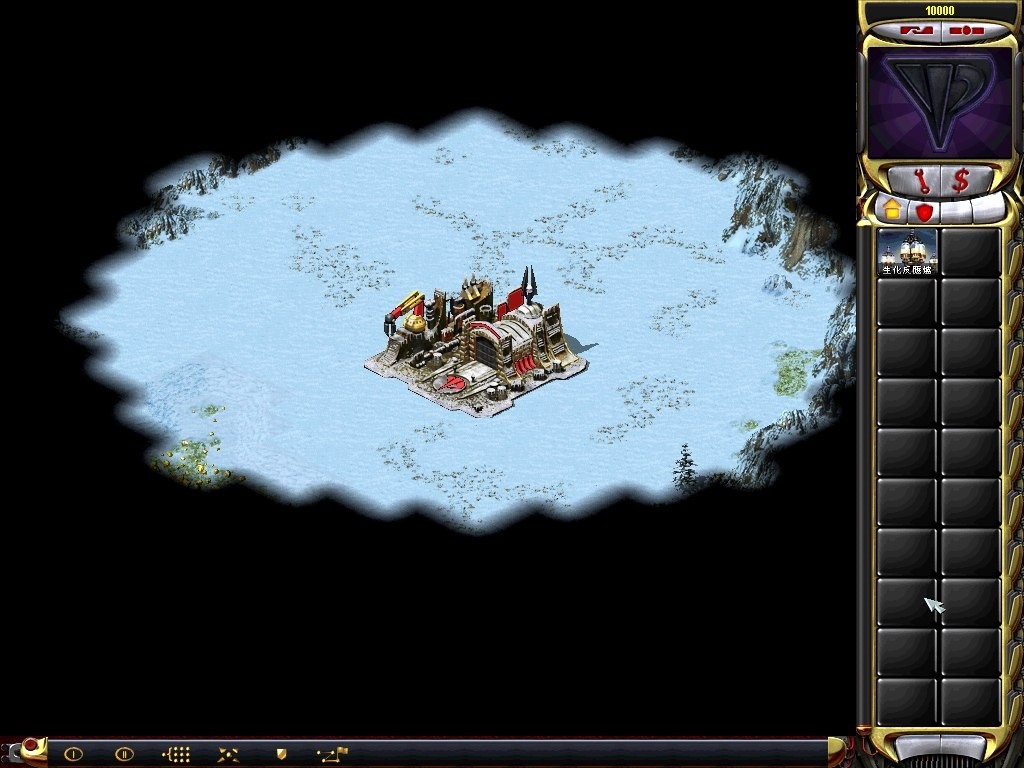Select team one on the command bar
Viewport: 1024px width, 768px height.
(73, 754)
